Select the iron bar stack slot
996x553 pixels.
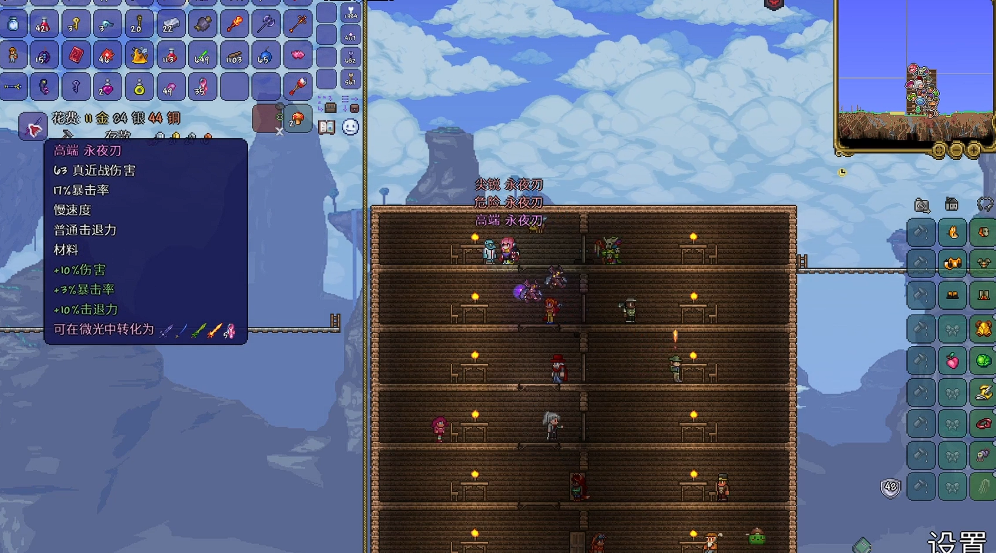(170, 24)
